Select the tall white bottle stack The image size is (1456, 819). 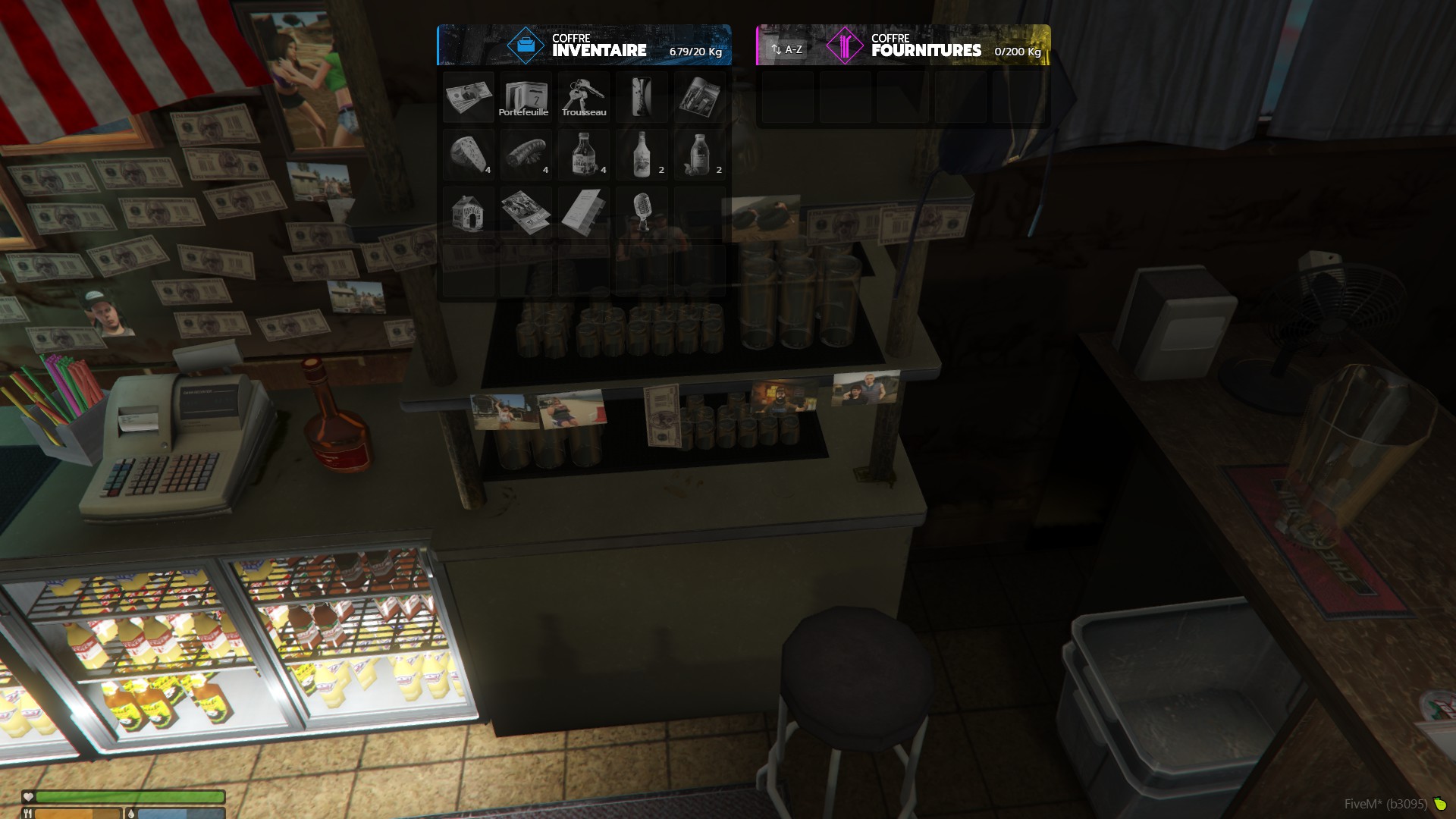tap(642, 155)
